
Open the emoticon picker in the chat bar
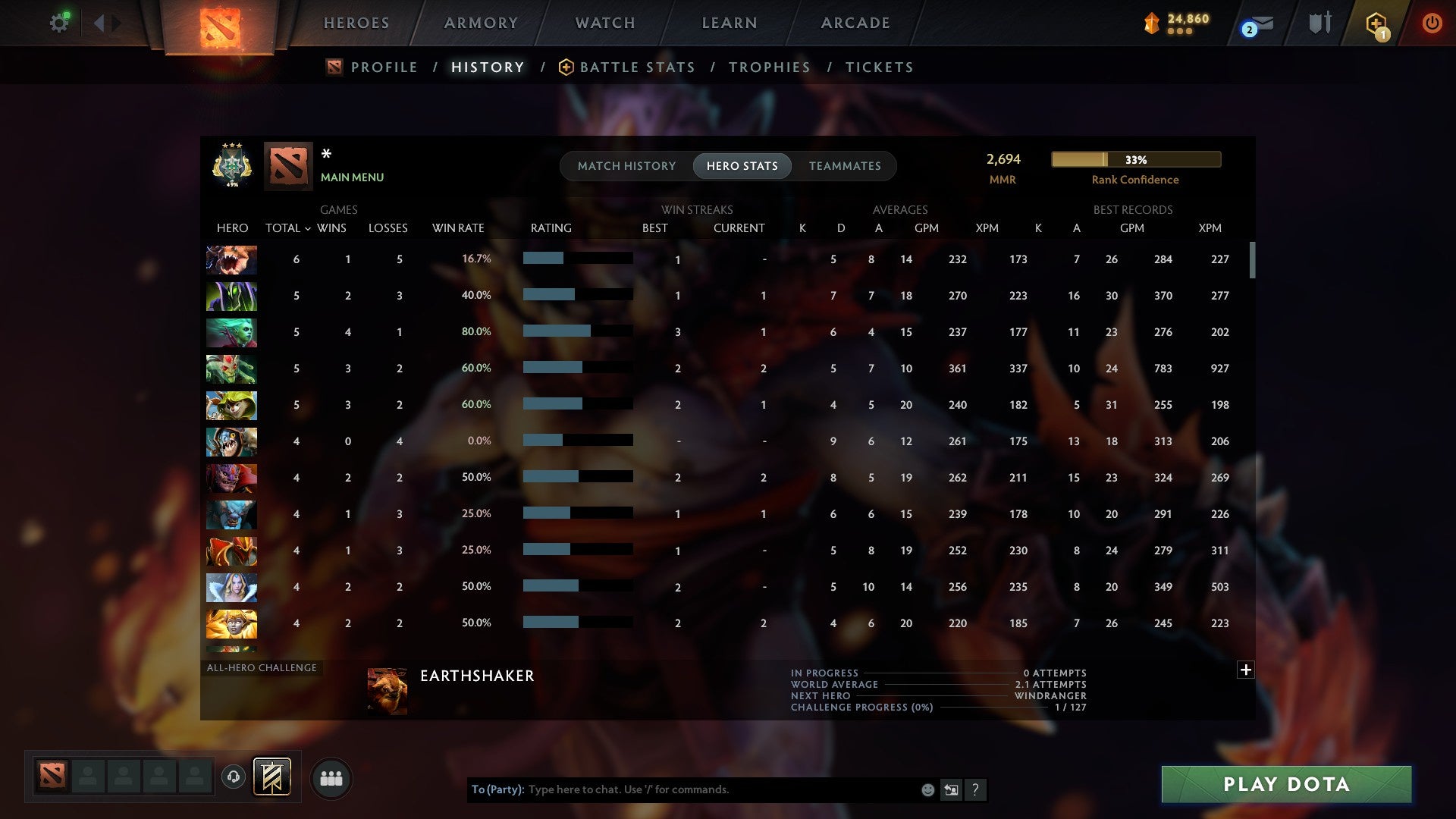[x=927, y=789]
